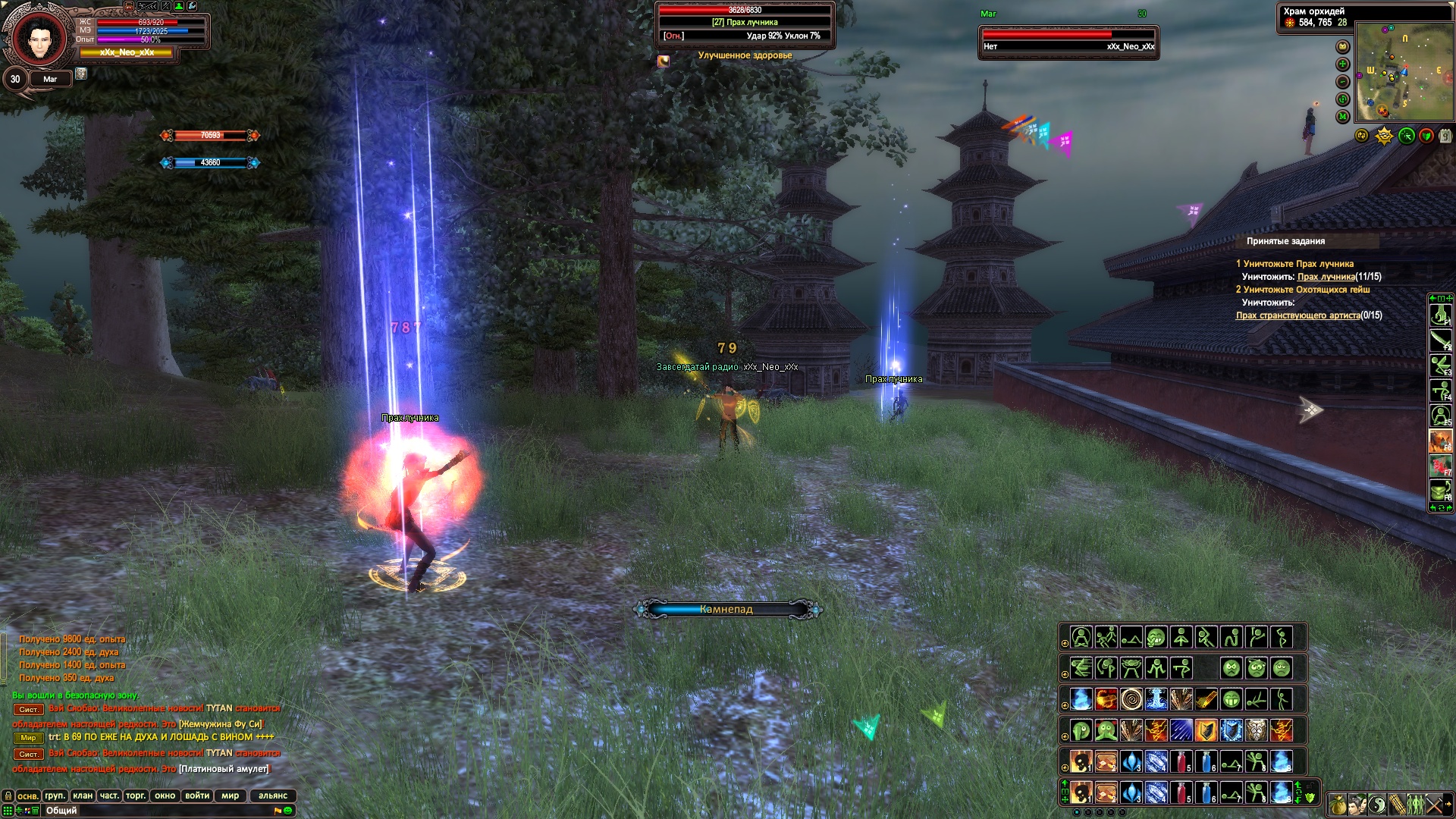Toggle the chat window padlock
This screenshot has width=1456, height=819.
8,795
